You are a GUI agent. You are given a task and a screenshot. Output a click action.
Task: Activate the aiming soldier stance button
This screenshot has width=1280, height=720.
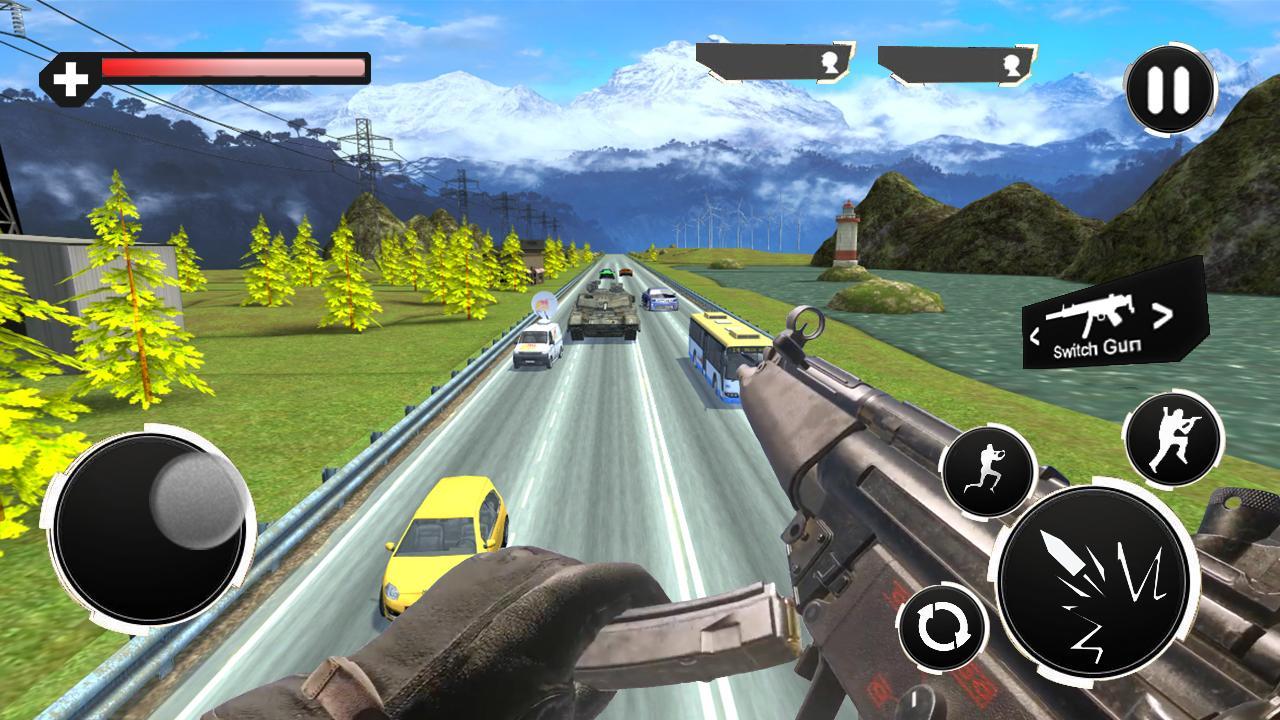coord(1173,439)
